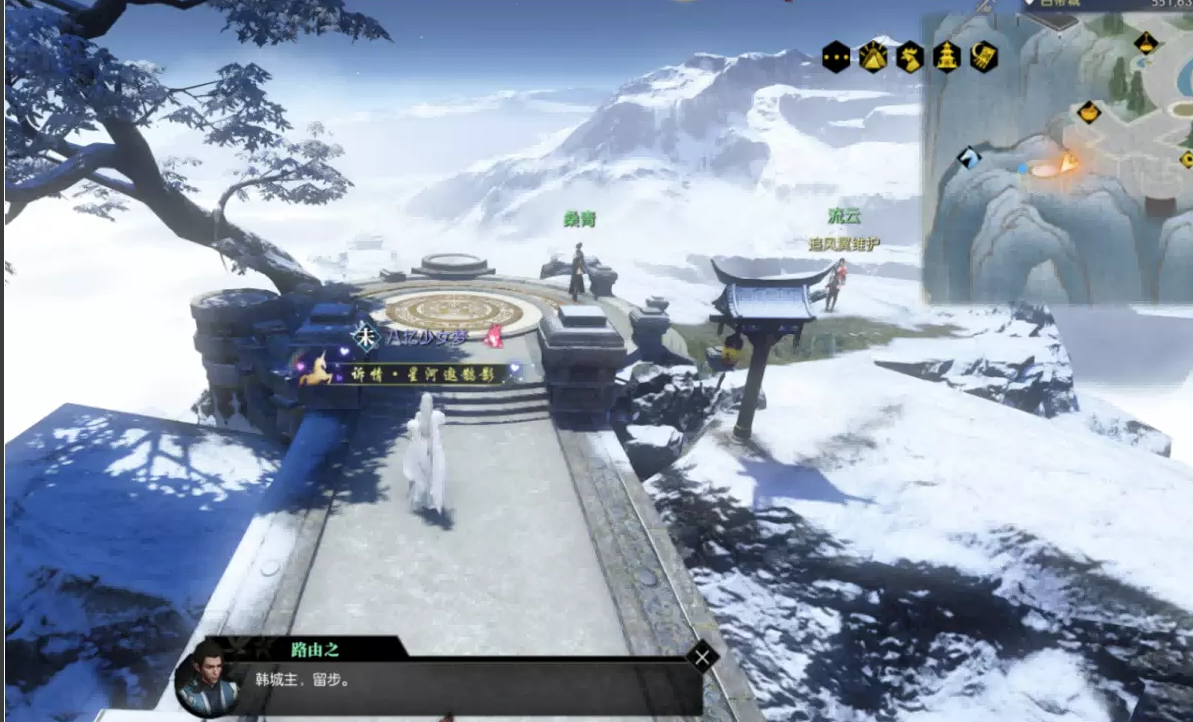Click the glowing pyramid hexagon icon

873,56
